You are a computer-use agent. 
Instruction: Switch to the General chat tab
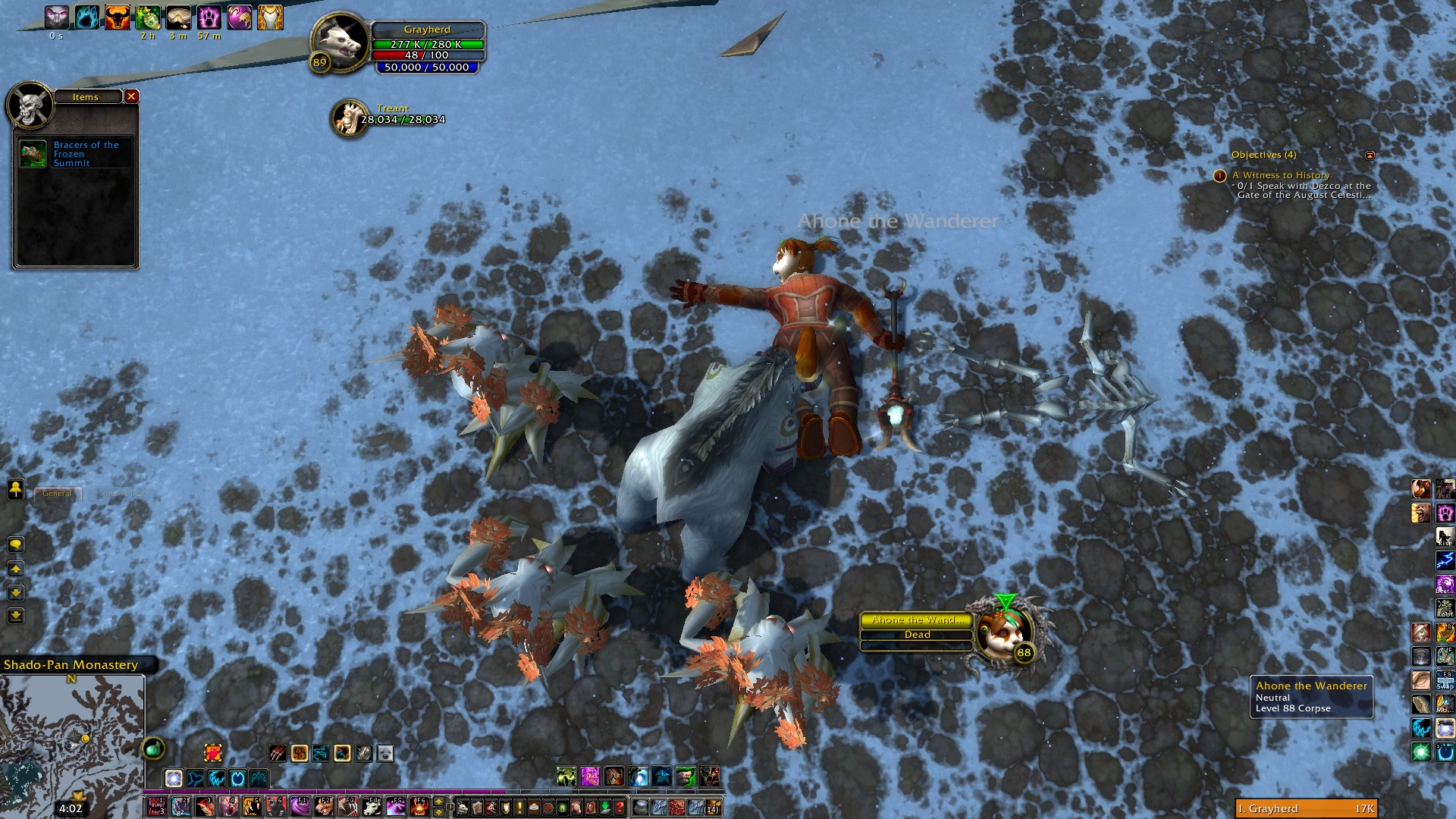tap(58, 494)
